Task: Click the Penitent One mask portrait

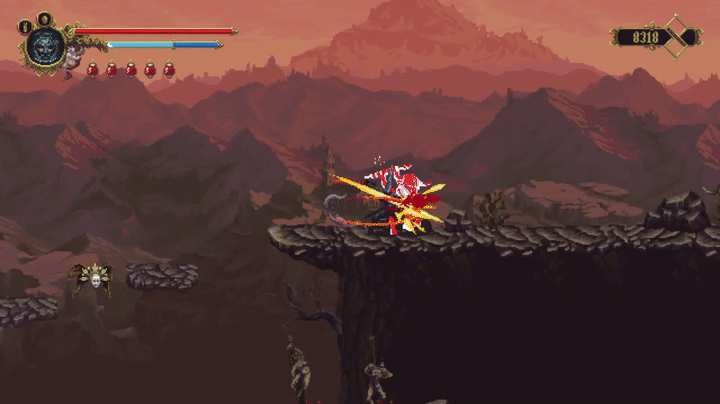Action: tap(45, 45)
